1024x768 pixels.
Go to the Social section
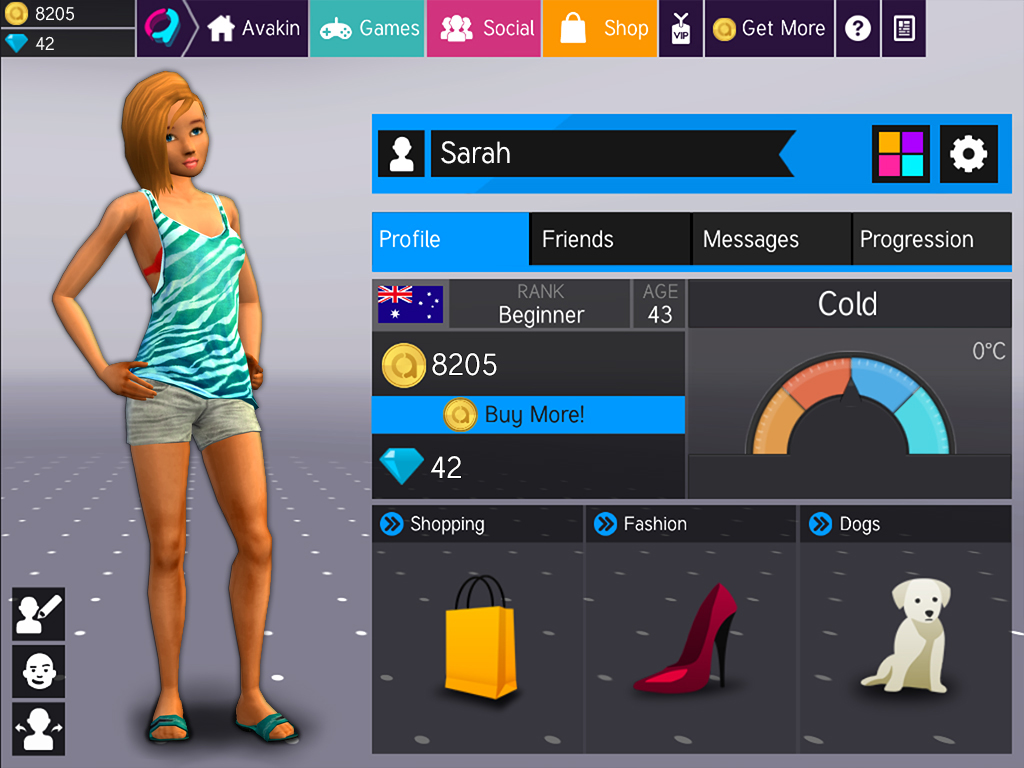point(486,28)
